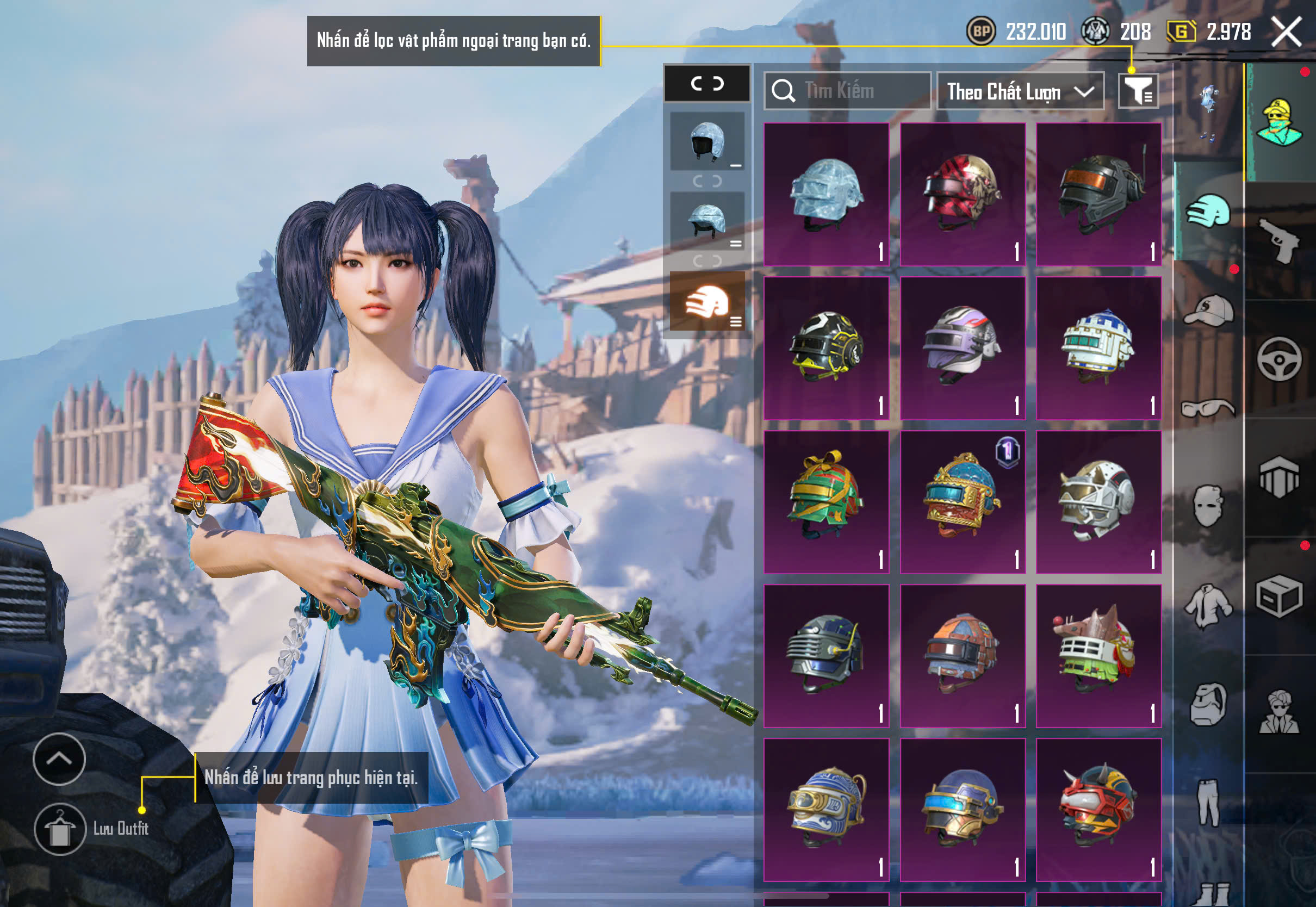The width and height of the screenshot is (1316, 907).
Task: Choose the green gift-wrapped helmet with bow
Action: (x=826, y=502)
